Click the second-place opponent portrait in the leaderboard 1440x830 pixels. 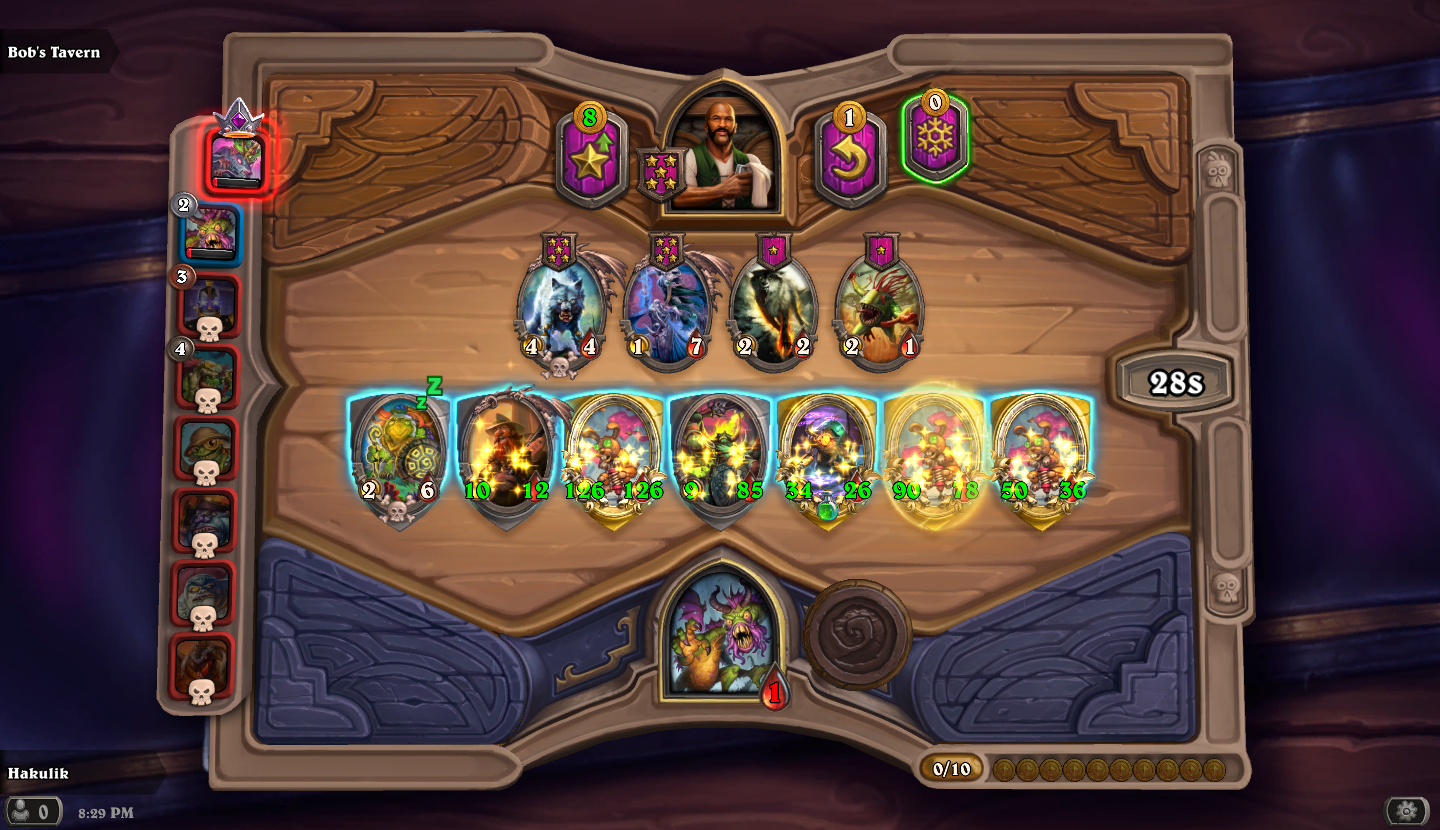208,230
